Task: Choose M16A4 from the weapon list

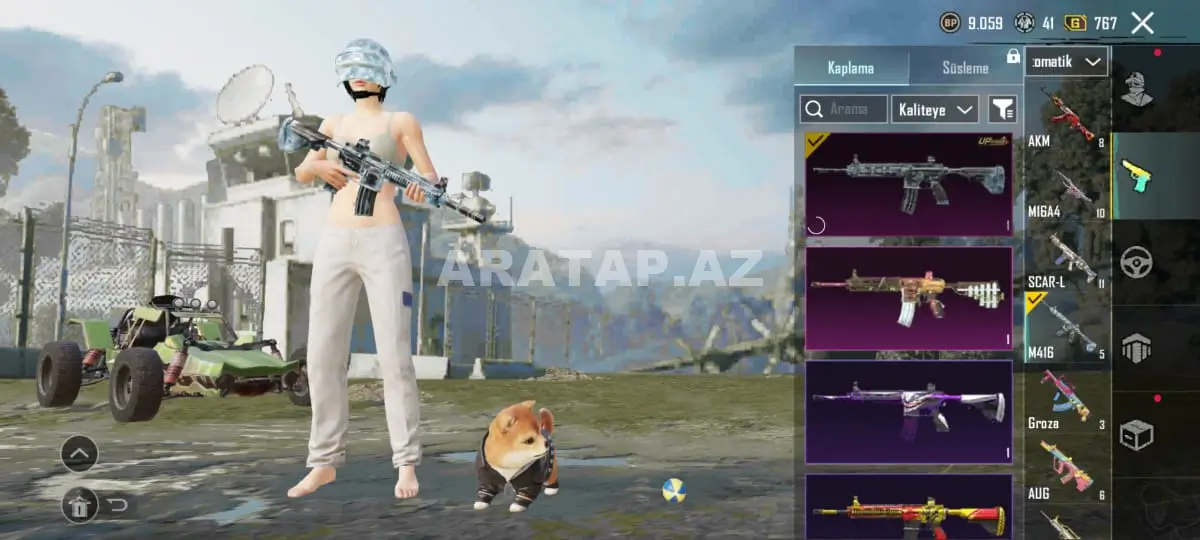Action: (x=1066, y=188)
